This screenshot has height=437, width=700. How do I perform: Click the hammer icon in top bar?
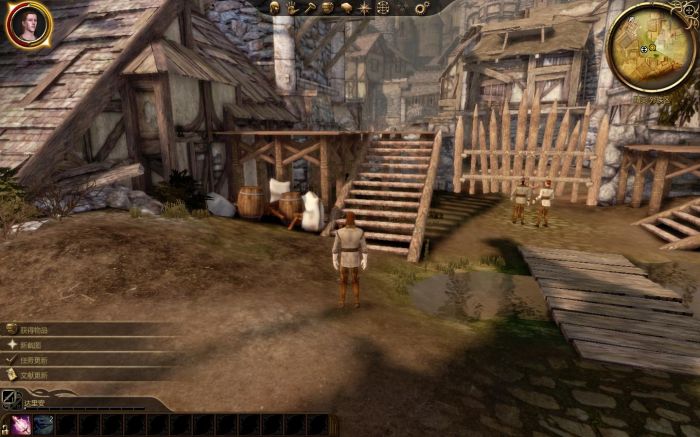310,7
